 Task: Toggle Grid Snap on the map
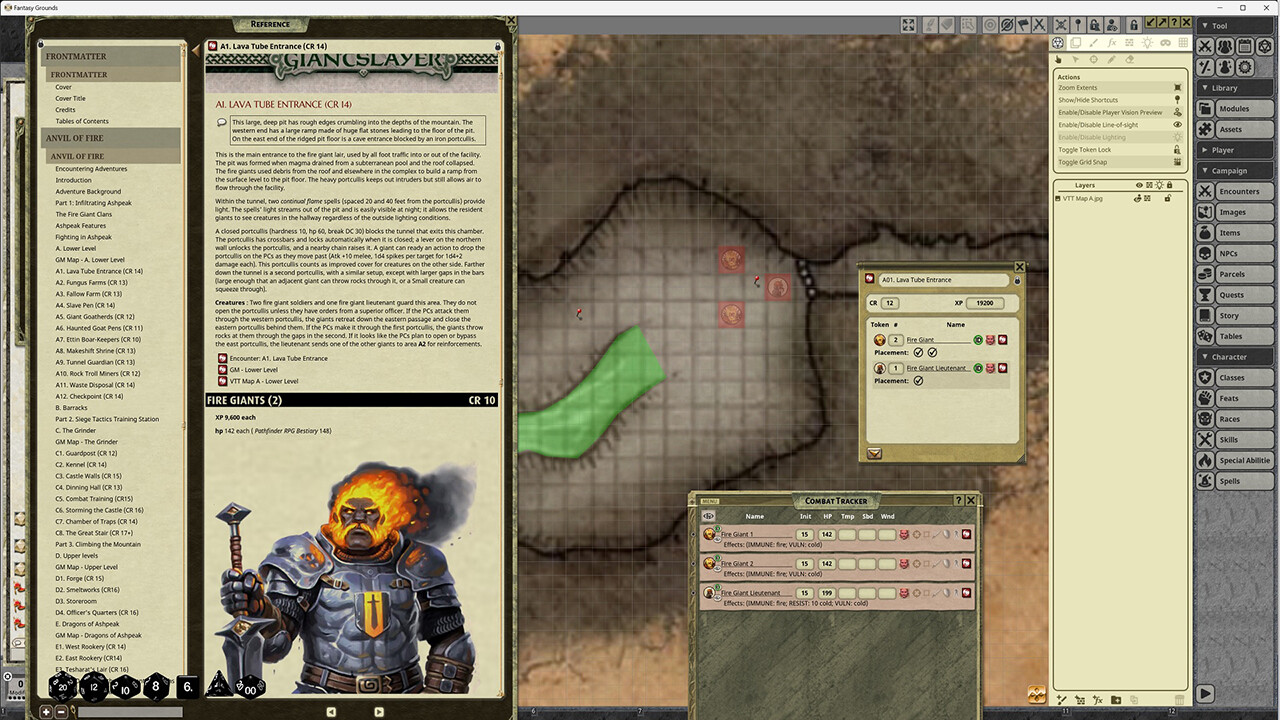click(x=1083, y=162)
